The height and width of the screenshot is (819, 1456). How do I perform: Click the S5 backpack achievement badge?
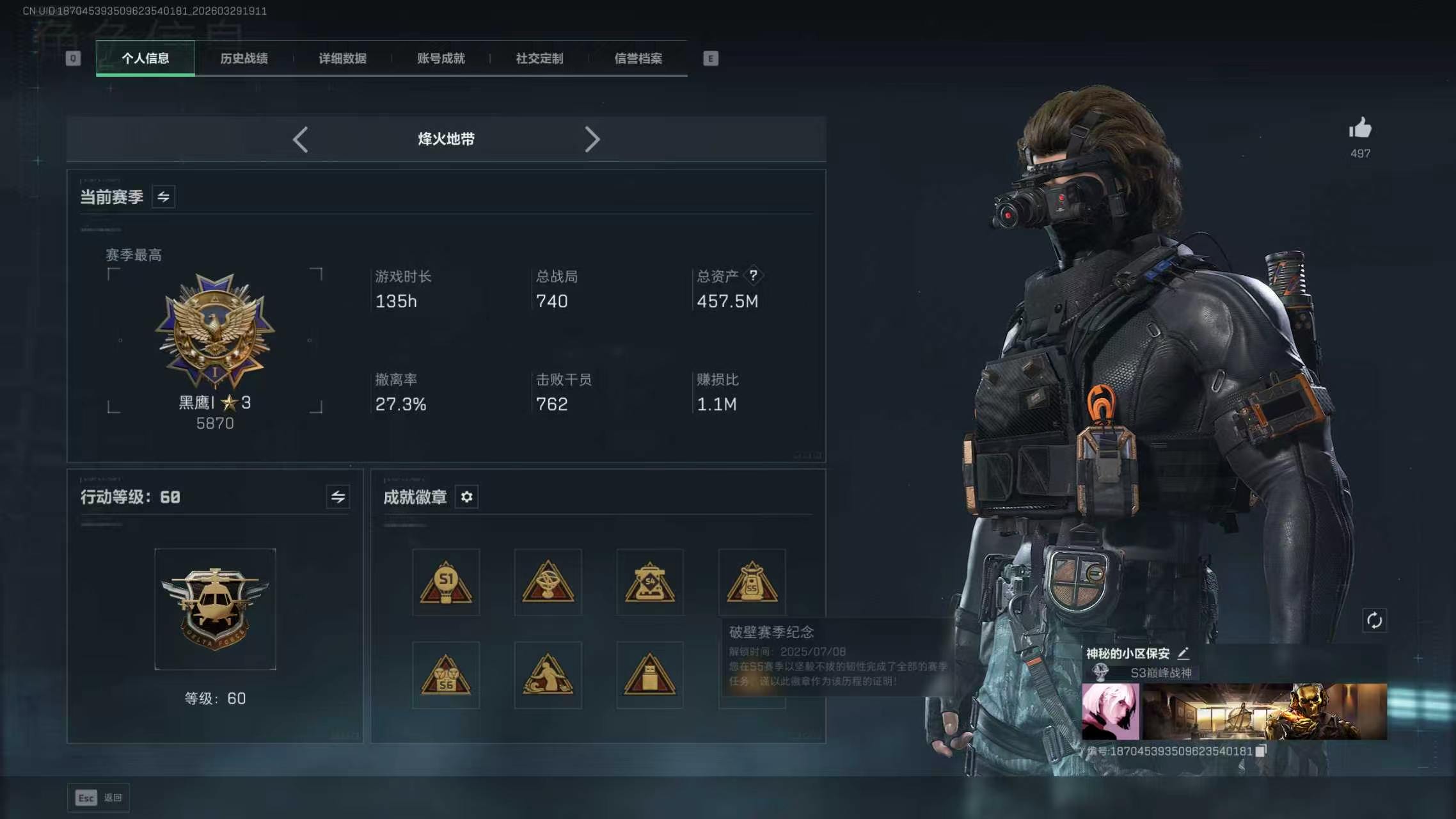click(752, 582)
